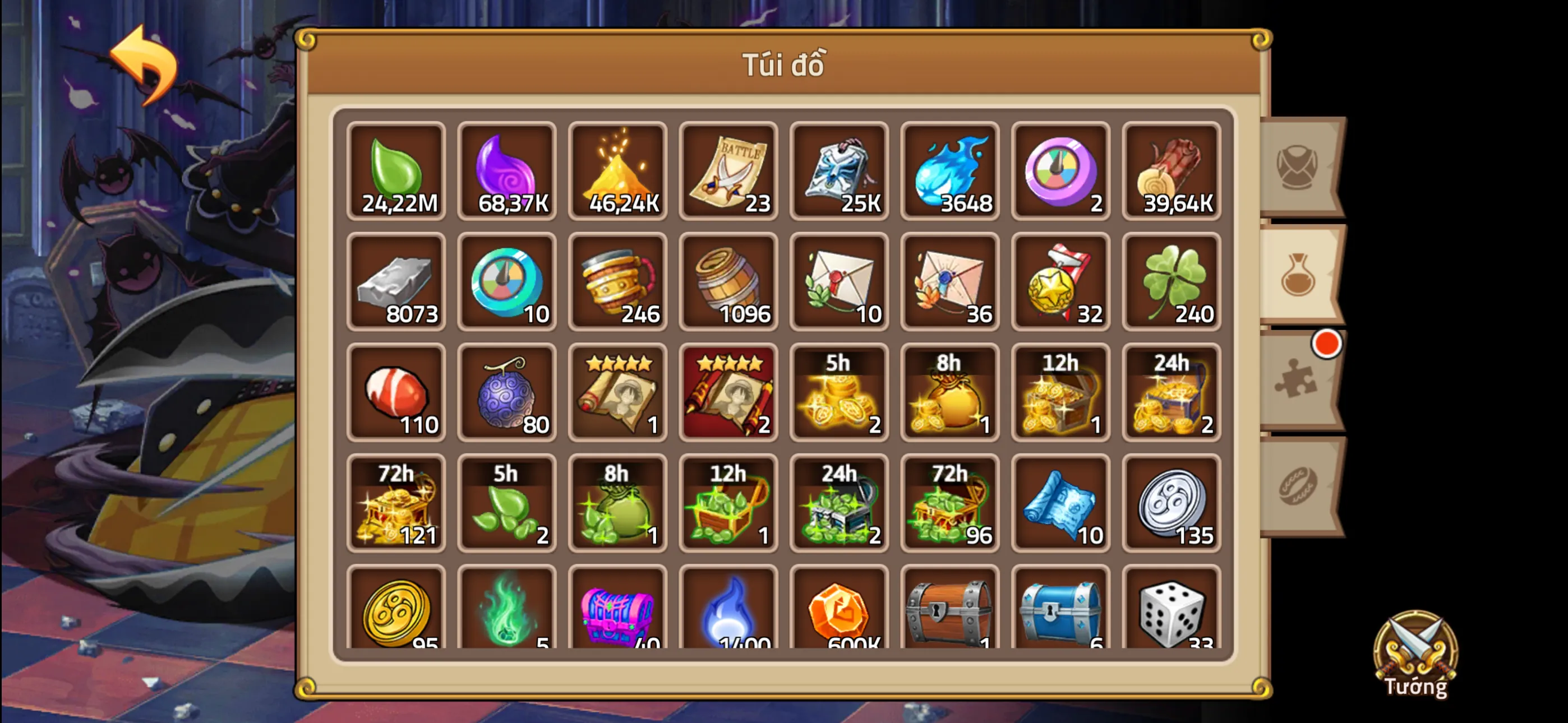Select the blue flame item with 3648 count
The width and height of the screenshot is (1568, 723).
coord(951,172)
